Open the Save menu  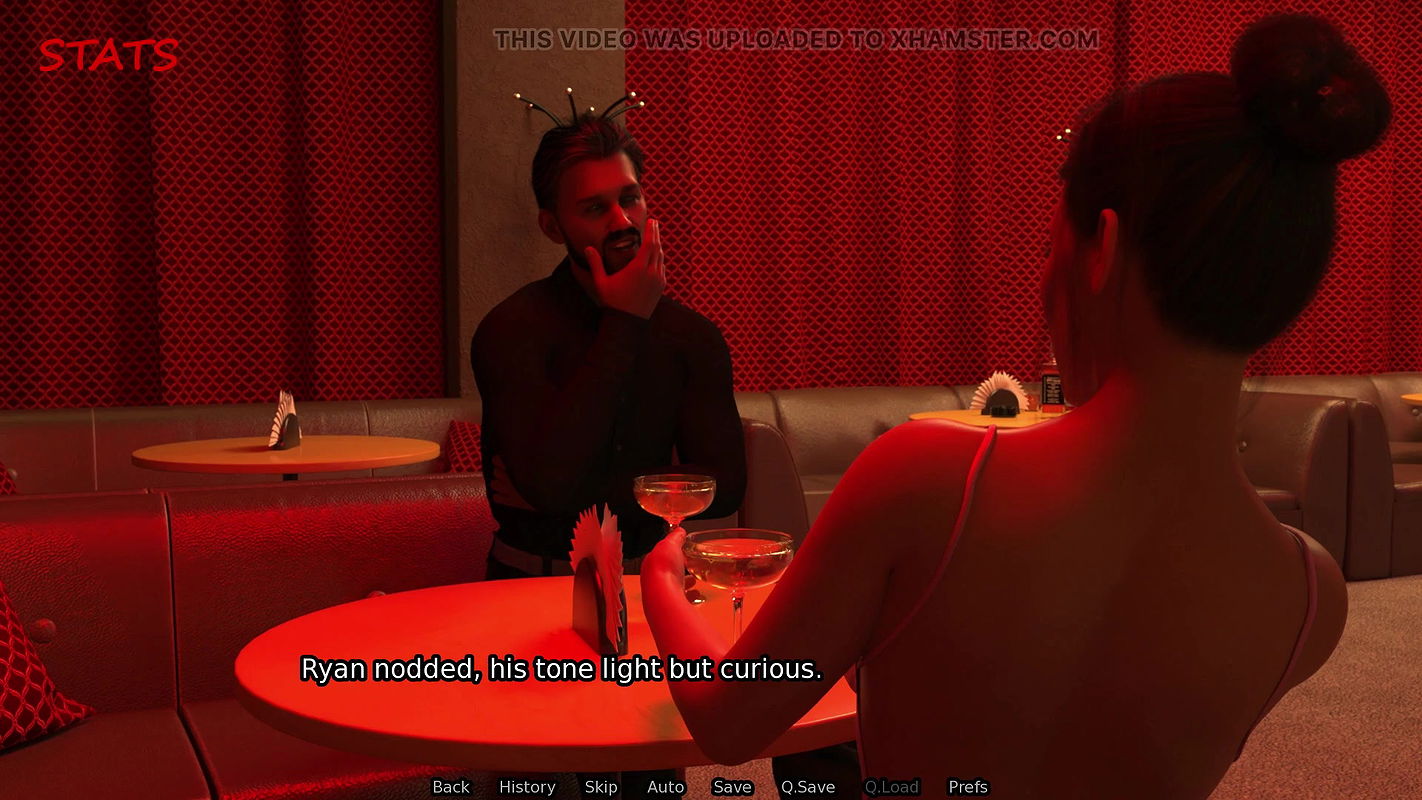pos(732,787)
